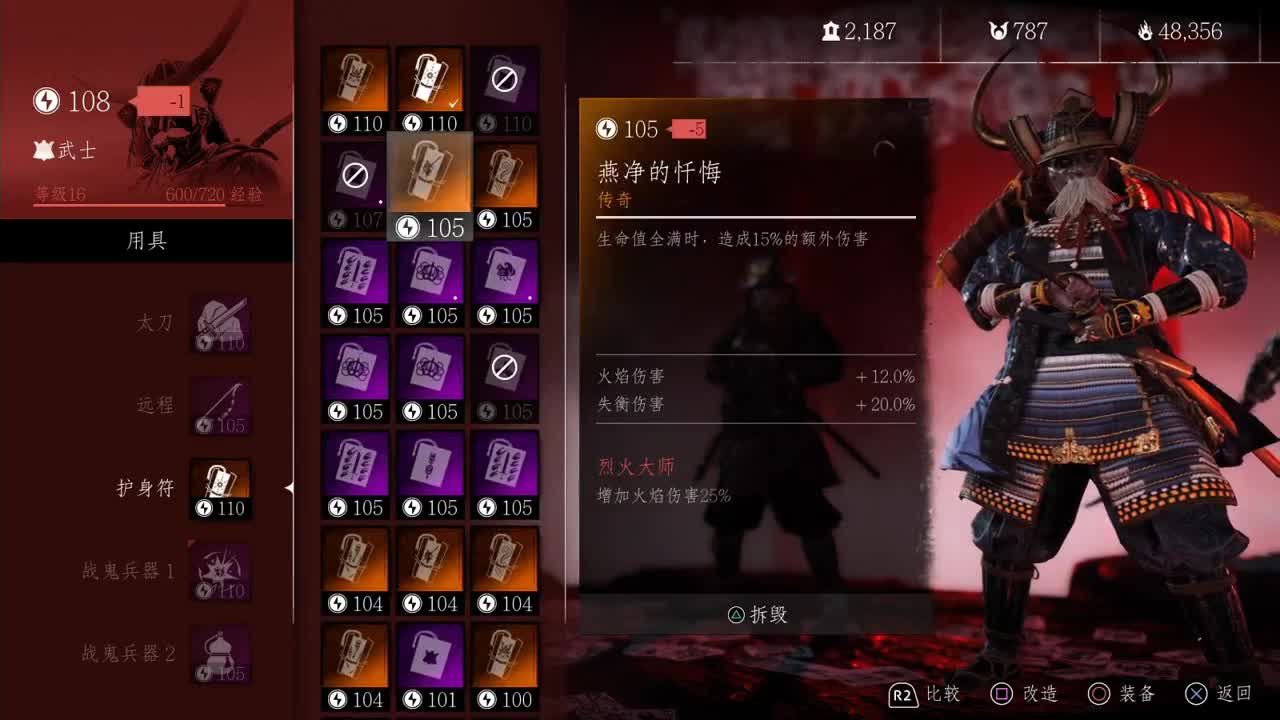Open the 用具 gear panel header
The width and height of the screenshot is (1280, 720).
coord(146,240)
